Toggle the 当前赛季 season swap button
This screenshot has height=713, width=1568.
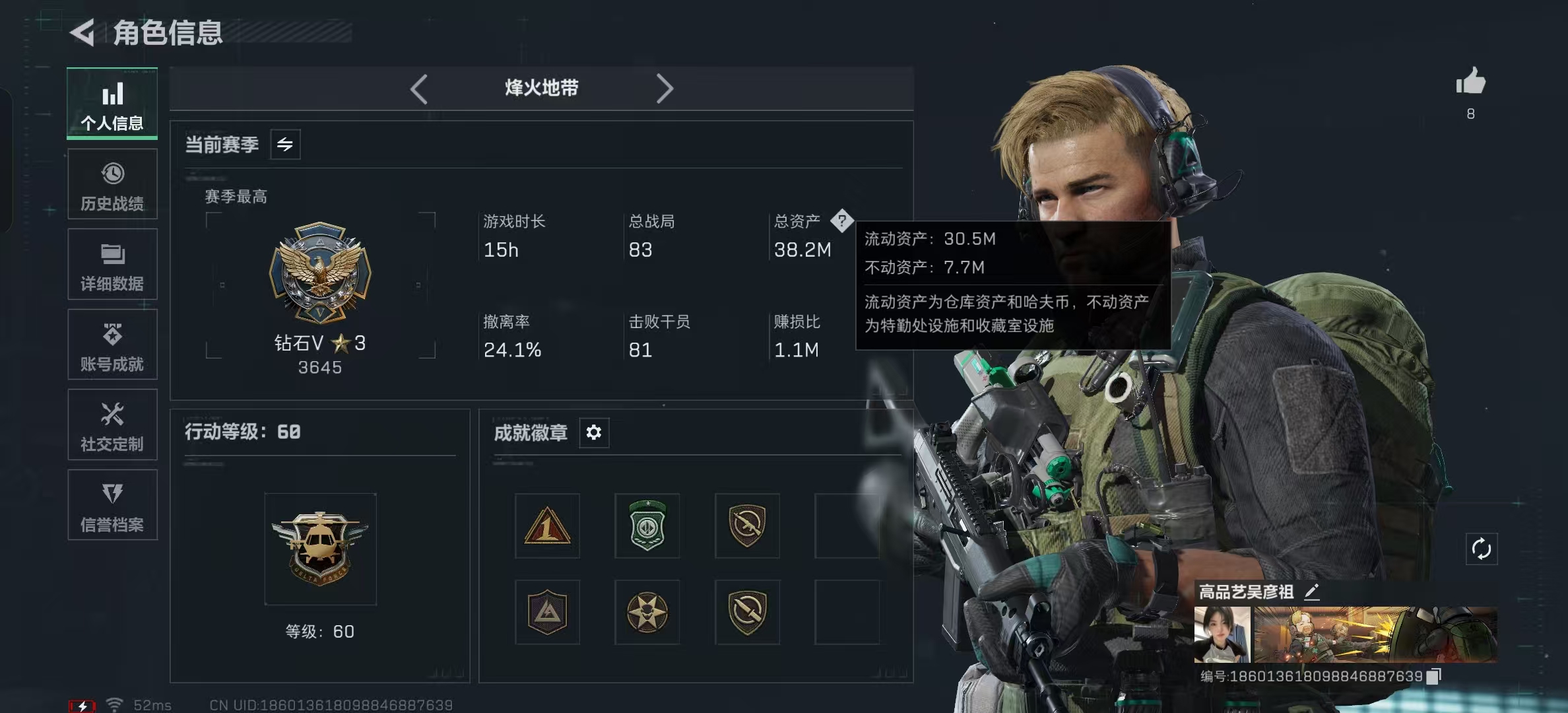click(285, 145)
